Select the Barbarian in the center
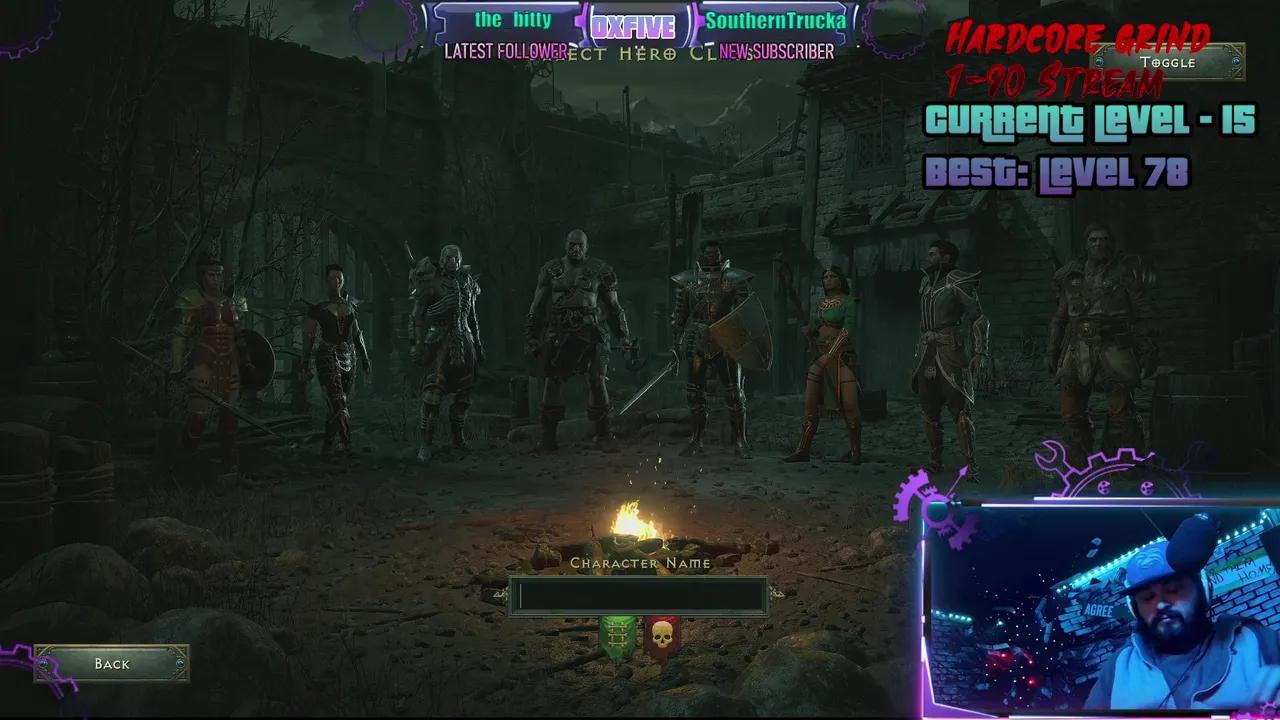Screen dimensions: 1280x720 tap(575, 330)
